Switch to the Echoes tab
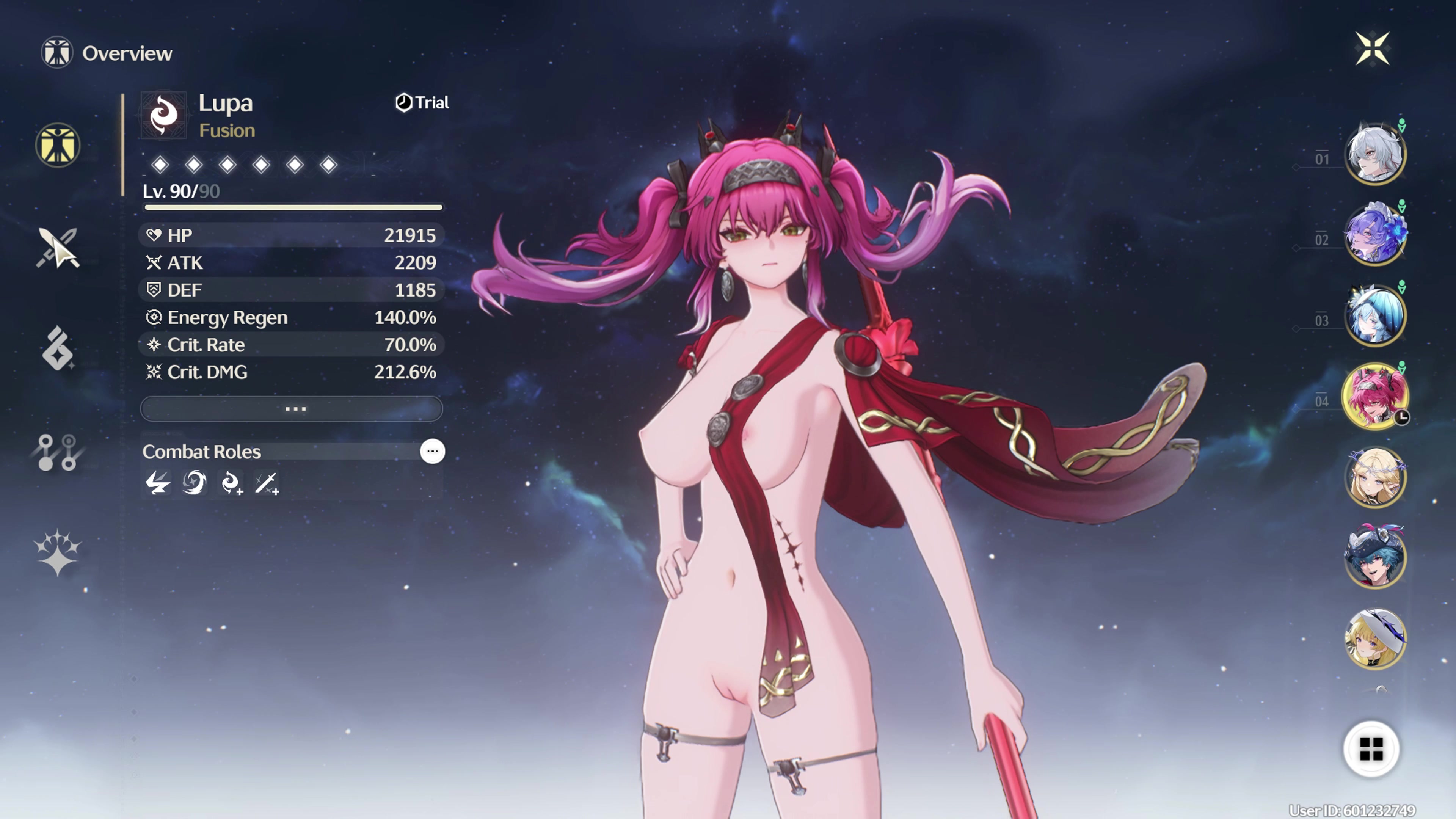The height and width of the screenshot is (819, 1456). point(58,349)
